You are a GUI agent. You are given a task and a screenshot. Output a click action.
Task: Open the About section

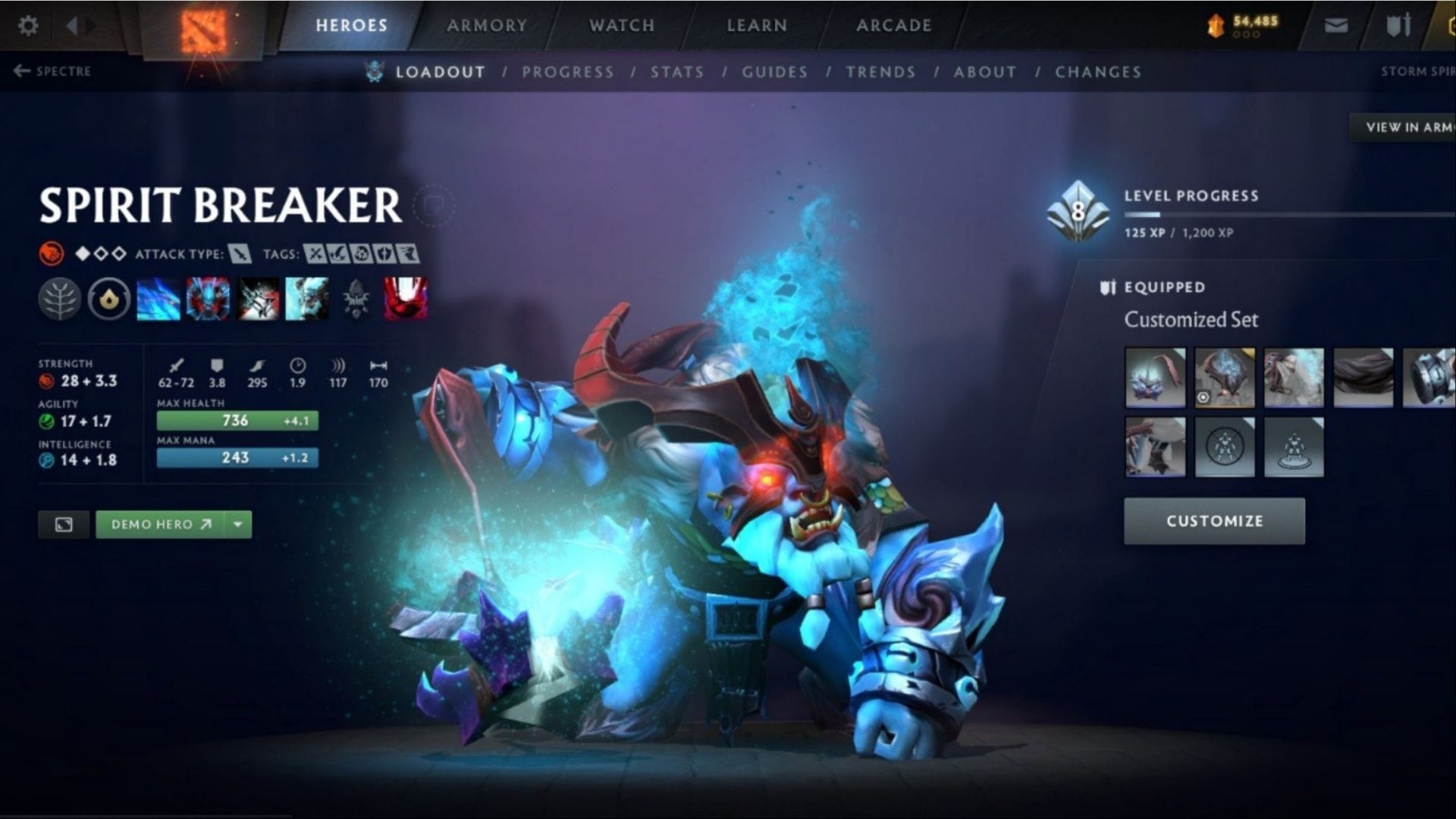984,72
